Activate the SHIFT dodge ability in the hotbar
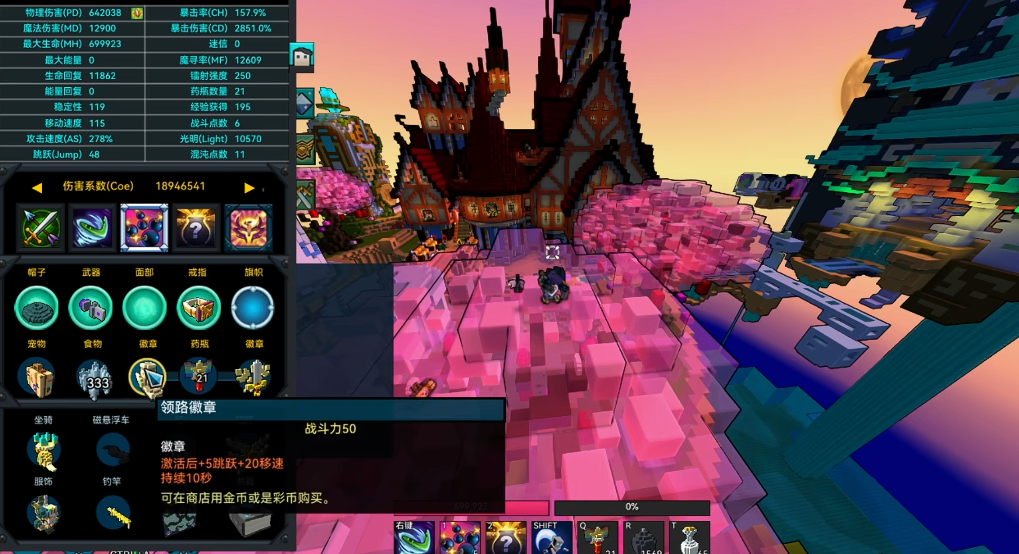Screen dimensions: 1019x554 [x=546, y=539]
